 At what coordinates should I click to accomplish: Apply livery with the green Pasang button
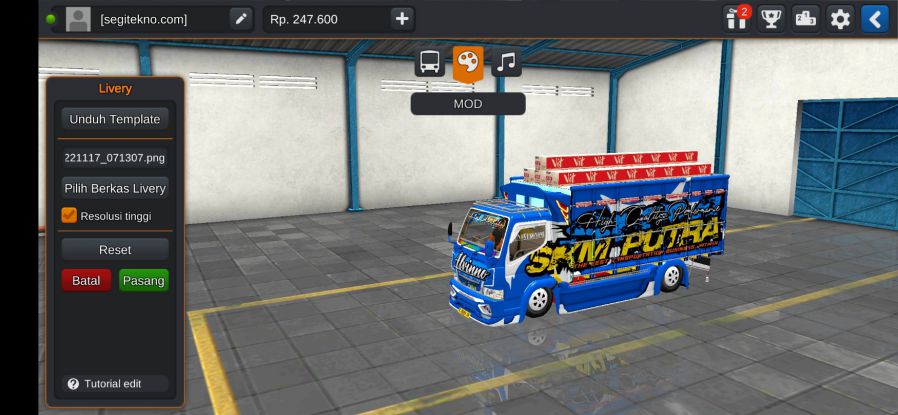pyautogui.click(x=143, y=281)
